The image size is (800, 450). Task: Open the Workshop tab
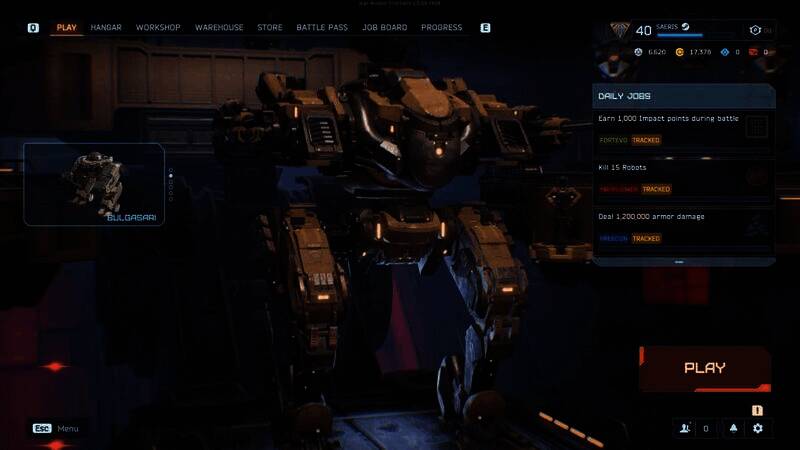point(158,28)
